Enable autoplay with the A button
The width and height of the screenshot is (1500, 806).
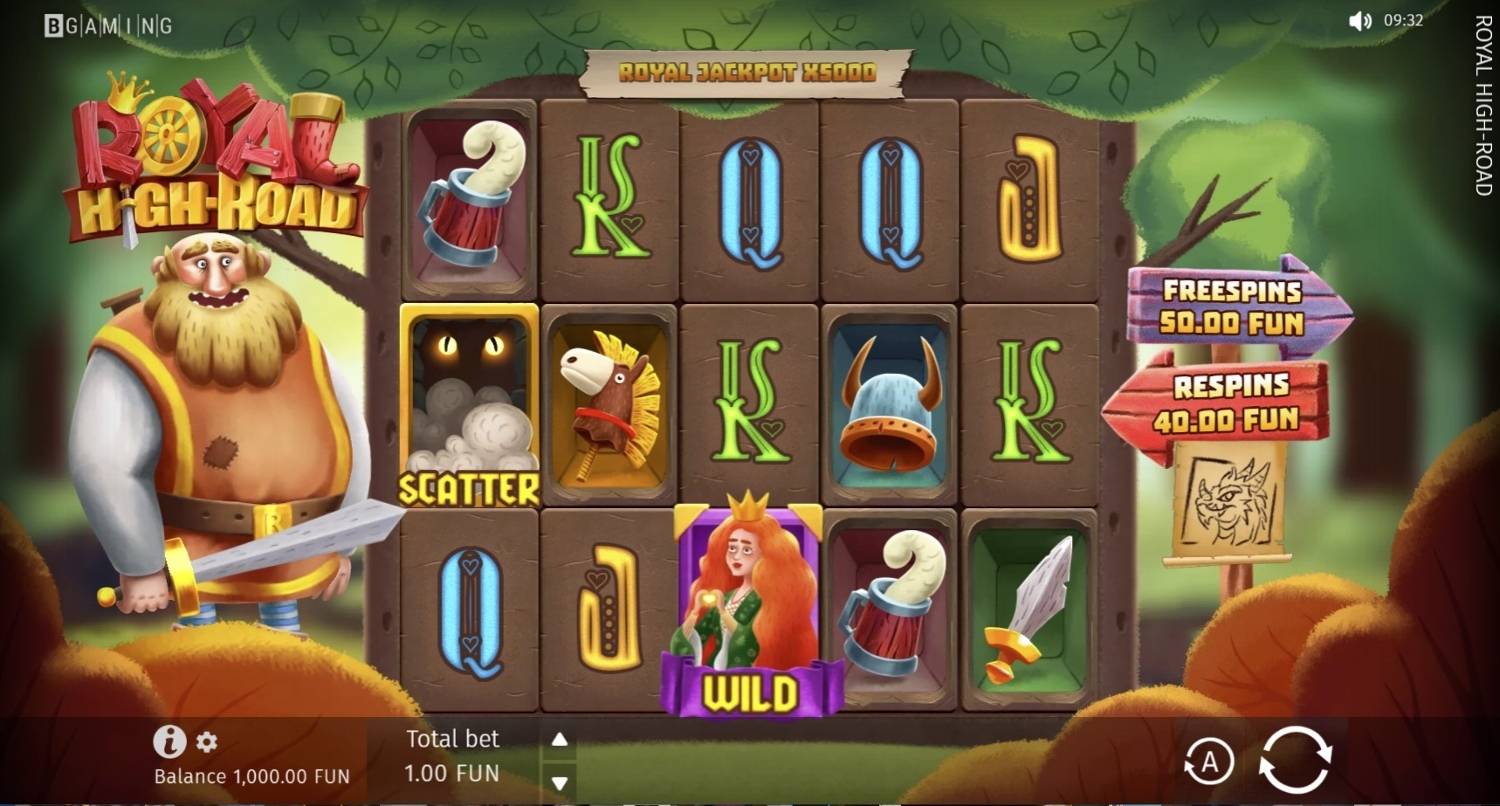pos(1209,763)
